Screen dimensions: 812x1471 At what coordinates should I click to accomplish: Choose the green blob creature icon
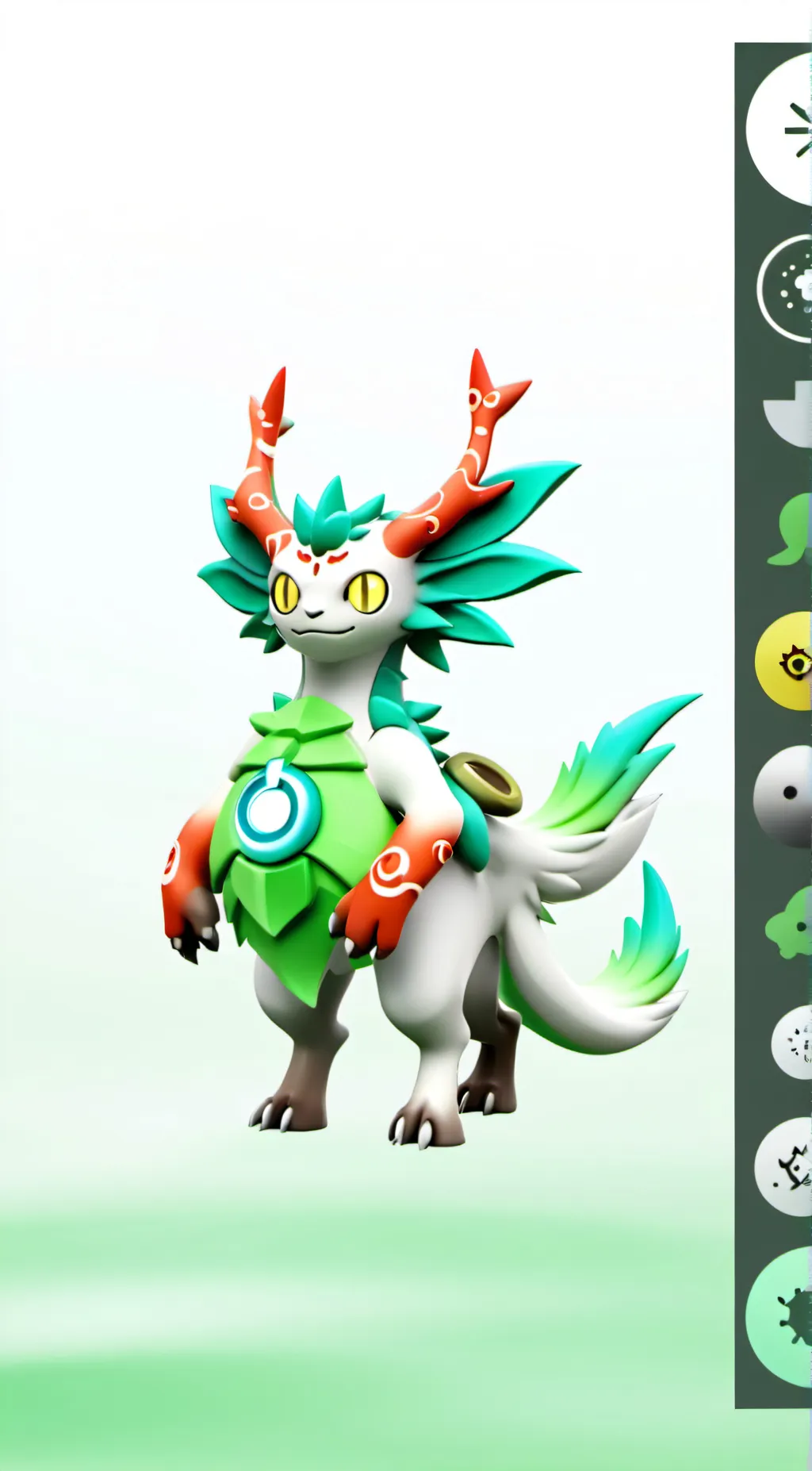[x=791, y=923]
